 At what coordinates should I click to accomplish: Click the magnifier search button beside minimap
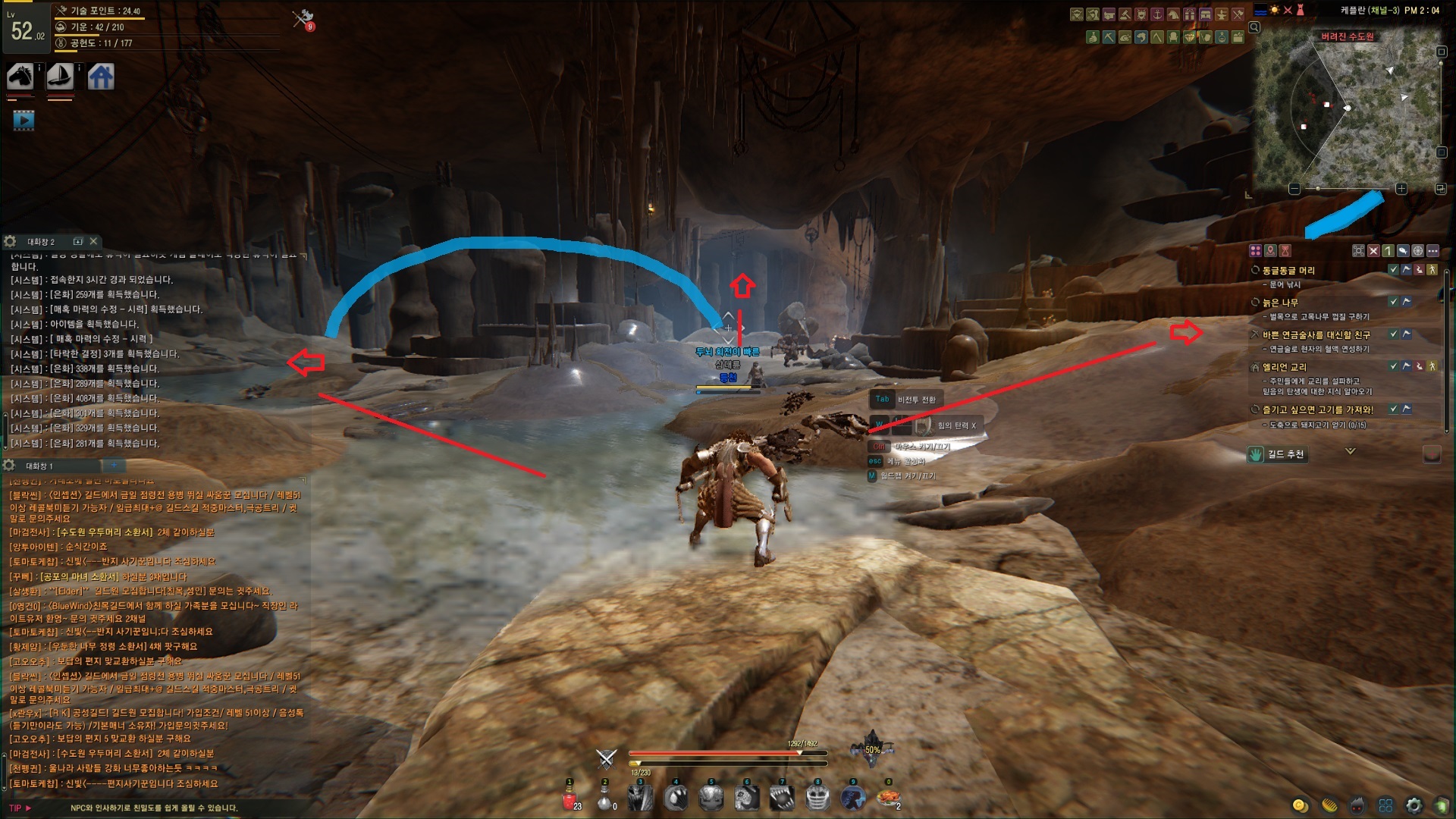pos(1254,27)
